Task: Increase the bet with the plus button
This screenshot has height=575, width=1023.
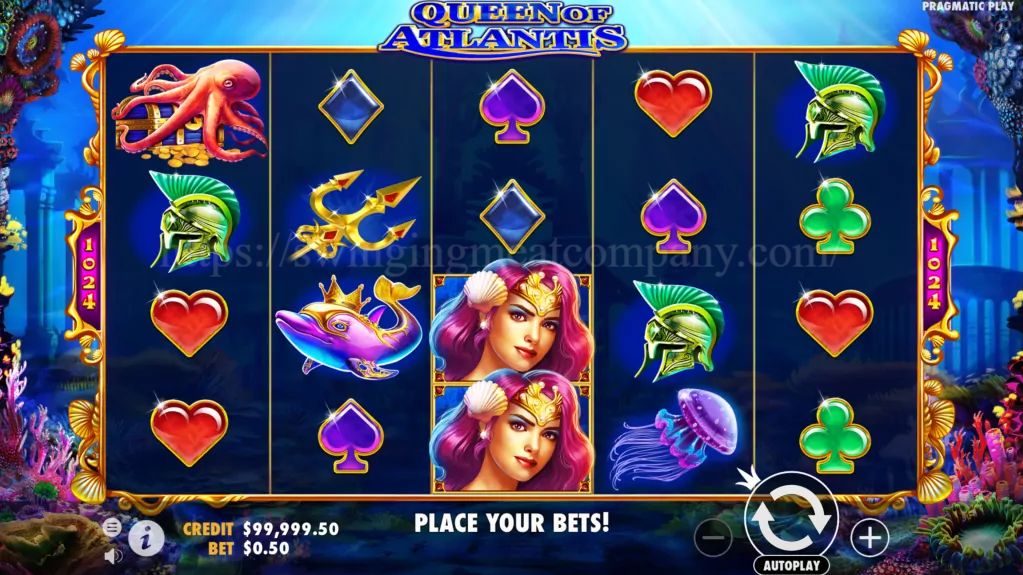Action: click(869, 538)
